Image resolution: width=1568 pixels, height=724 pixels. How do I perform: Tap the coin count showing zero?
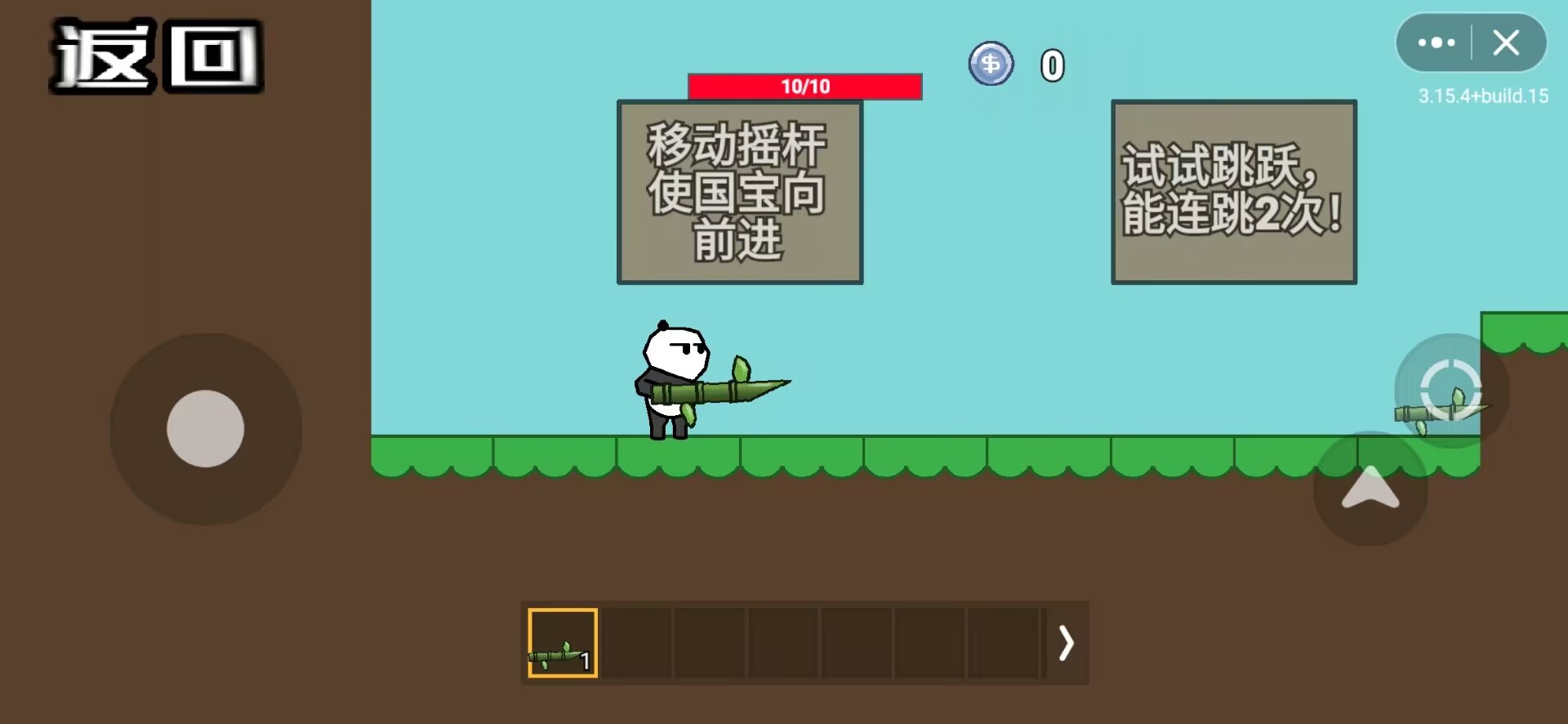pos(1053,65)
